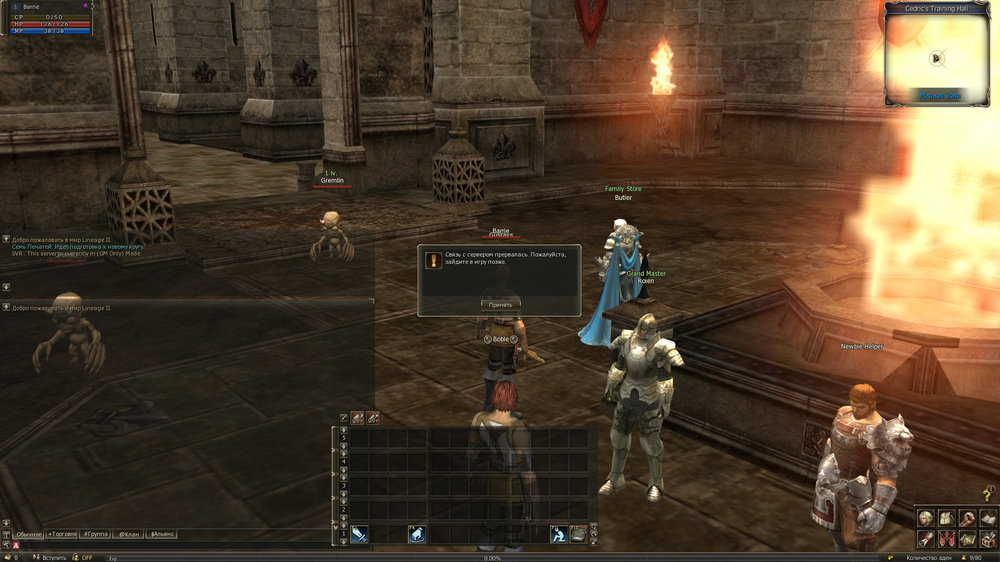
Task: Switch to the @Клан clan chat tab
Action: (x=129, y=535)
